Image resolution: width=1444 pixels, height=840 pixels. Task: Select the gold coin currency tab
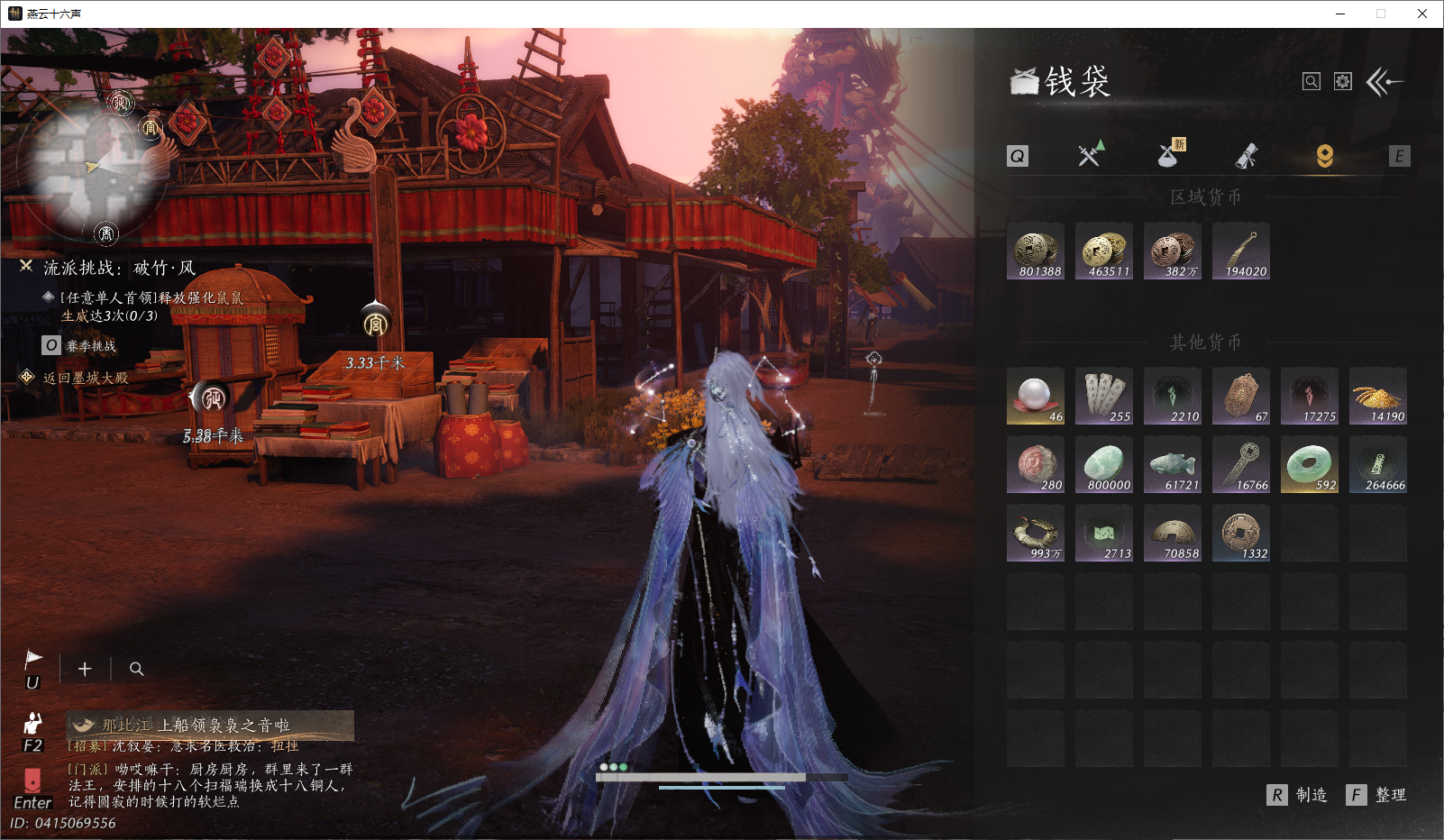1324,156
